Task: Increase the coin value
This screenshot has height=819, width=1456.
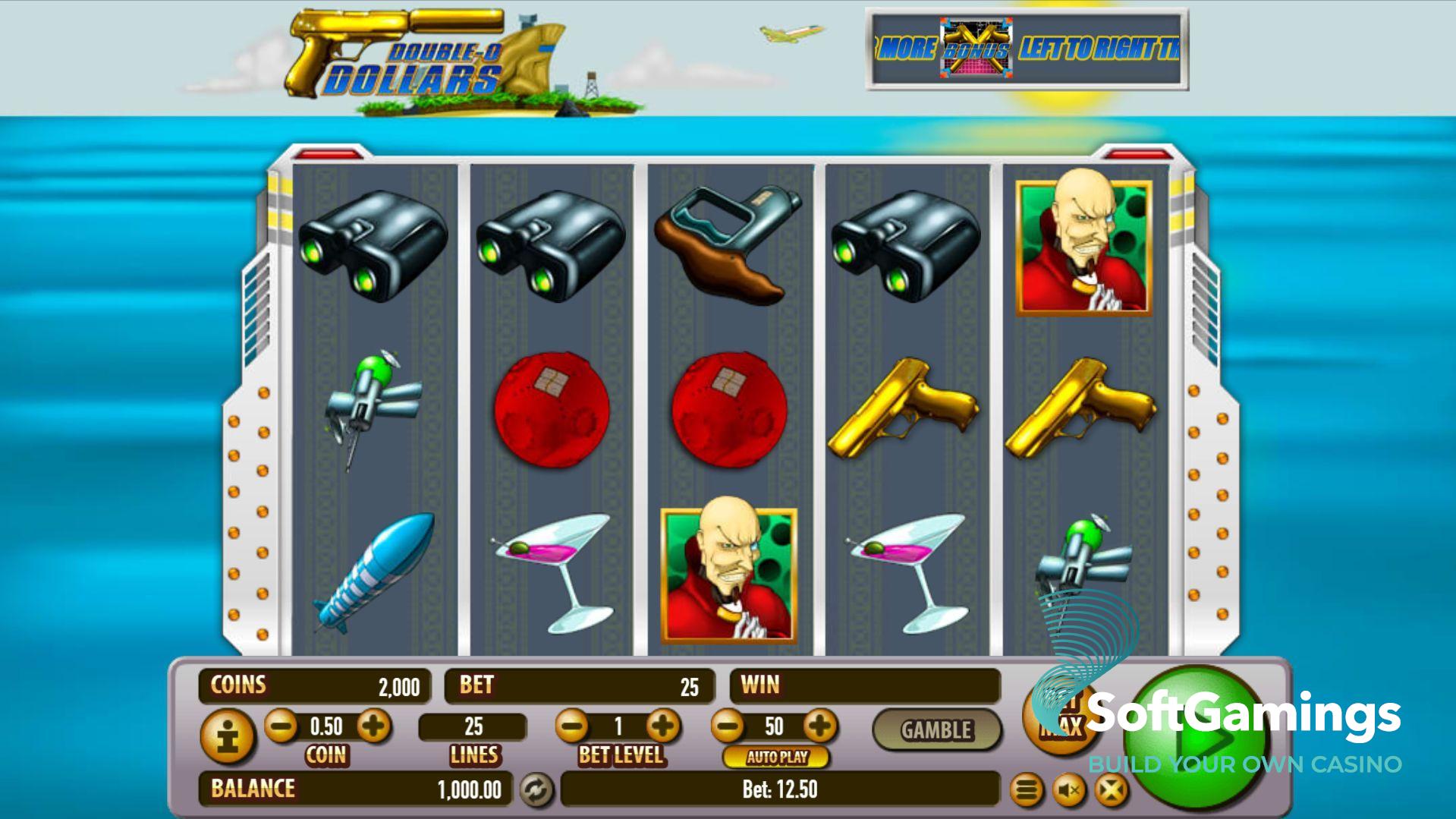Action: (373, 726)
